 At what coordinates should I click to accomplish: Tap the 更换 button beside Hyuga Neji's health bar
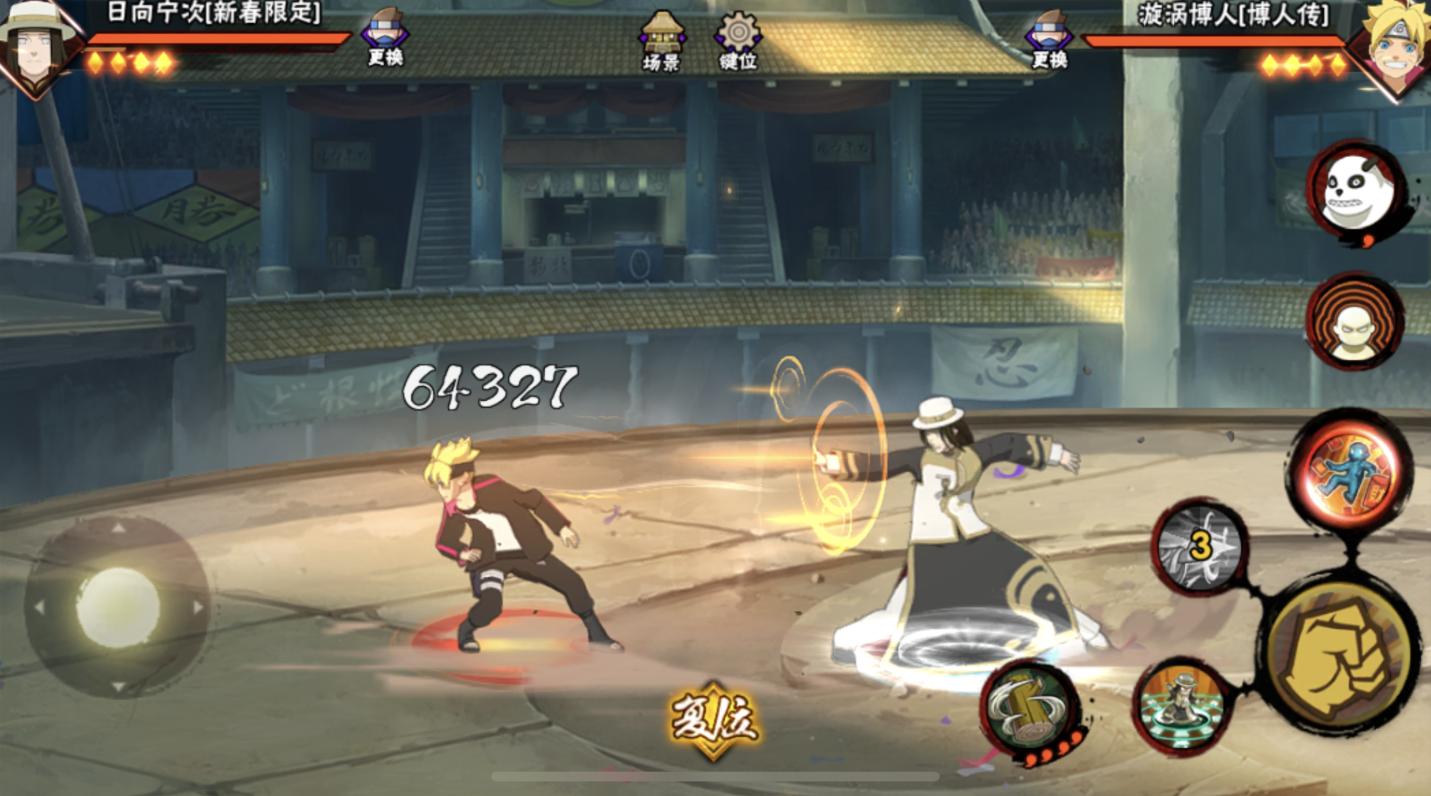pos(385,37)
